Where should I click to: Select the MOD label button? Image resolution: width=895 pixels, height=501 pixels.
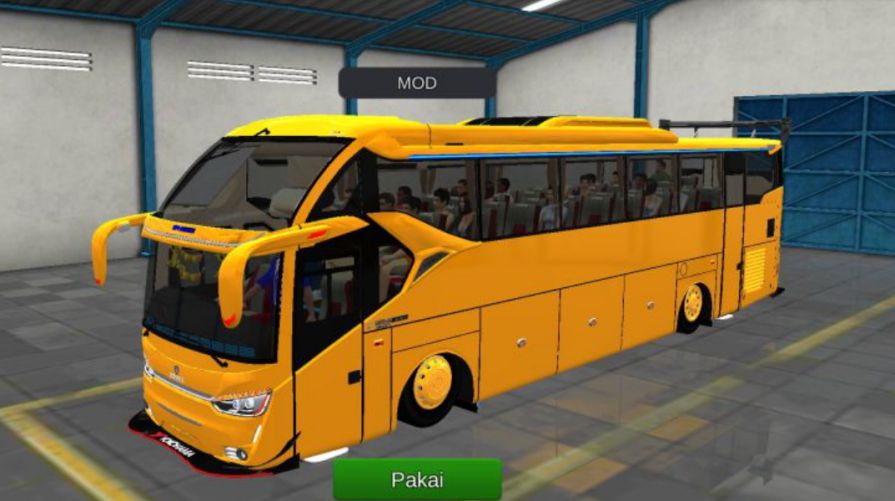416,83
